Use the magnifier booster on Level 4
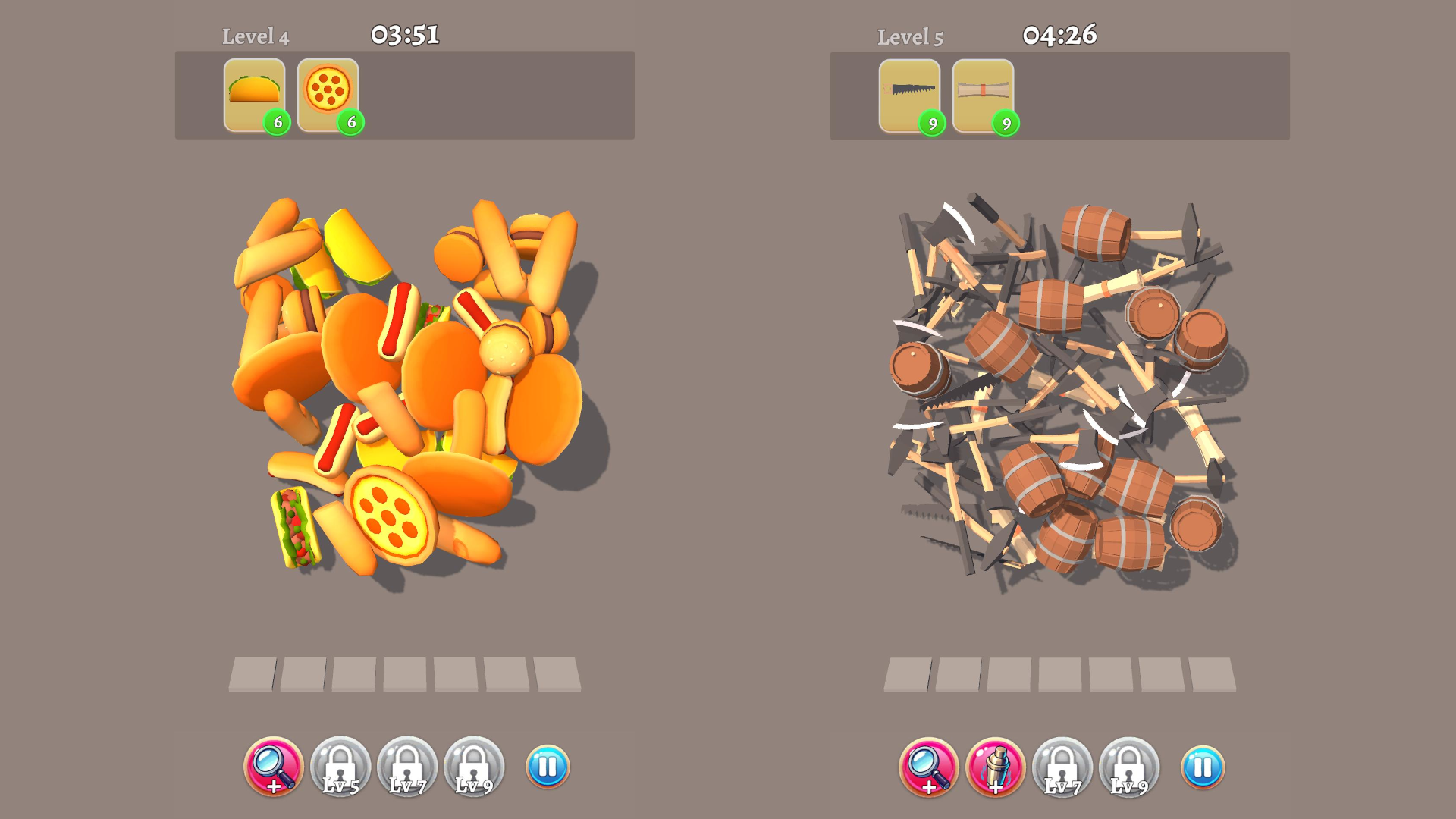This screenshot has width=1456, height=819. (x=276, y=768)
